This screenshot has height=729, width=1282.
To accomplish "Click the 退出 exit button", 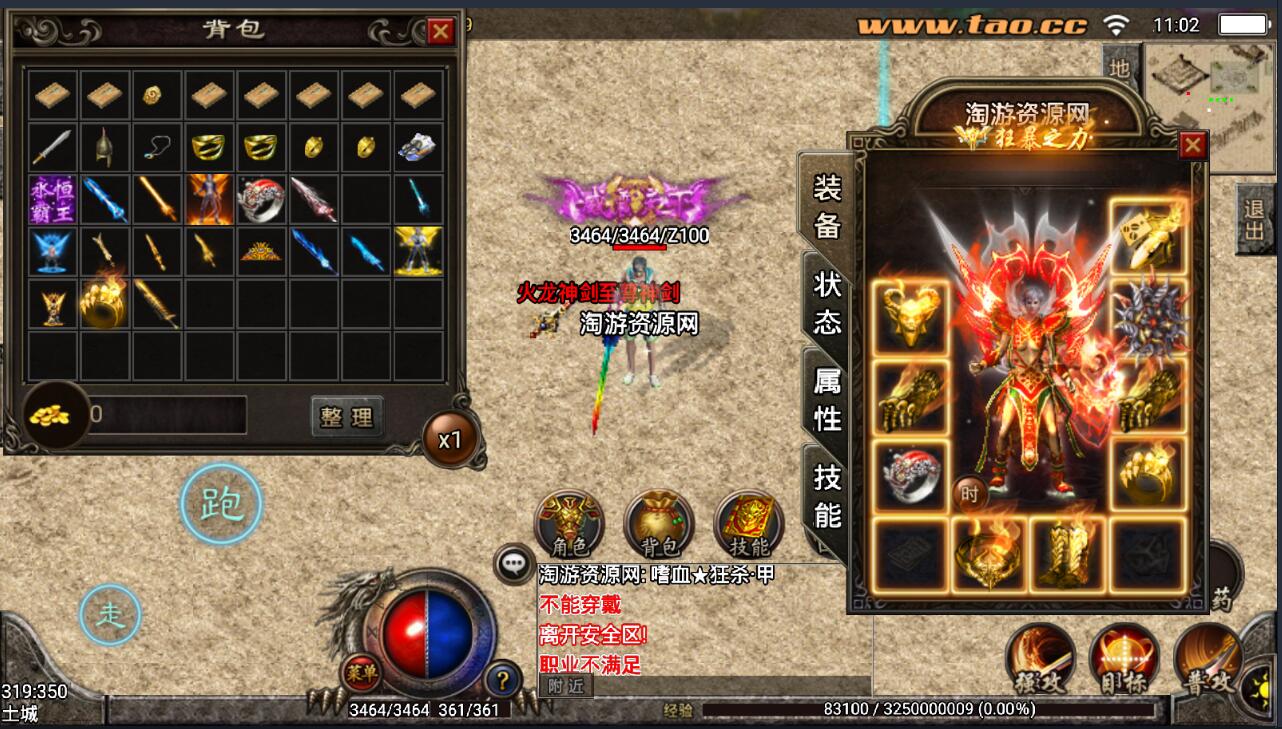I will coord(1254,221).
